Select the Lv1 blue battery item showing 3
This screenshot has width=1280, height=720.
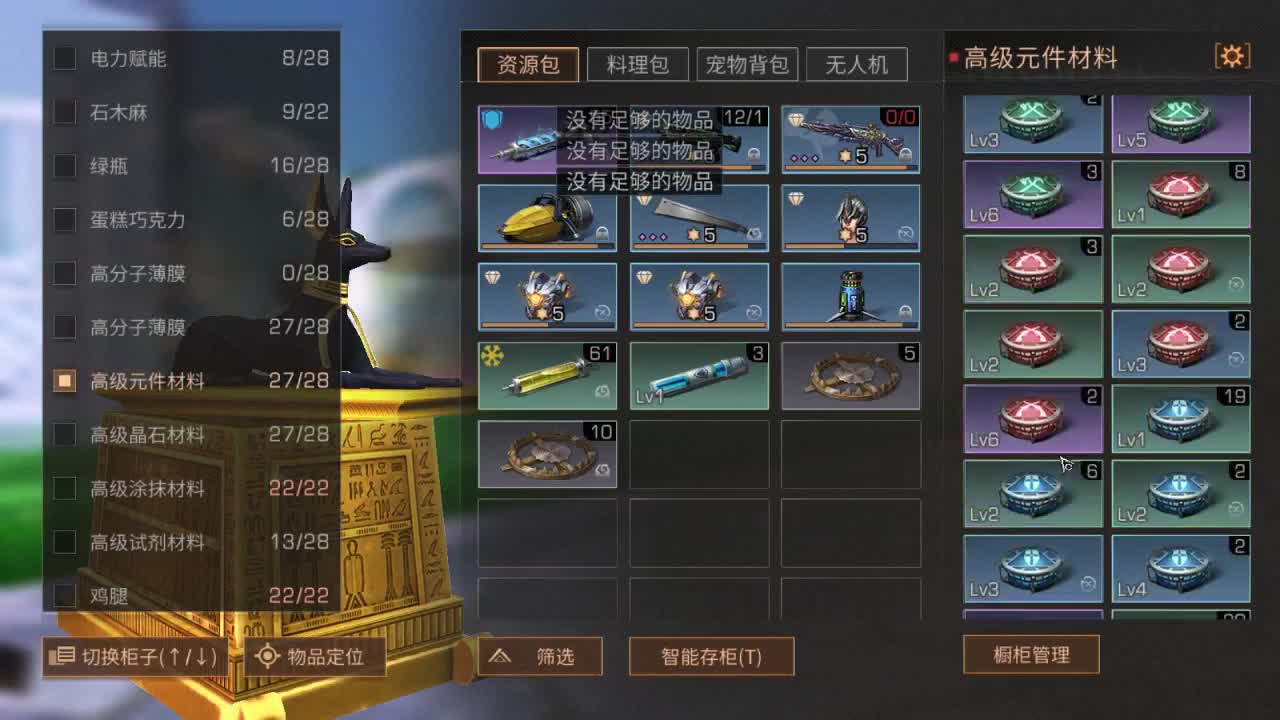pyautogui.click(x=699, y=375)
